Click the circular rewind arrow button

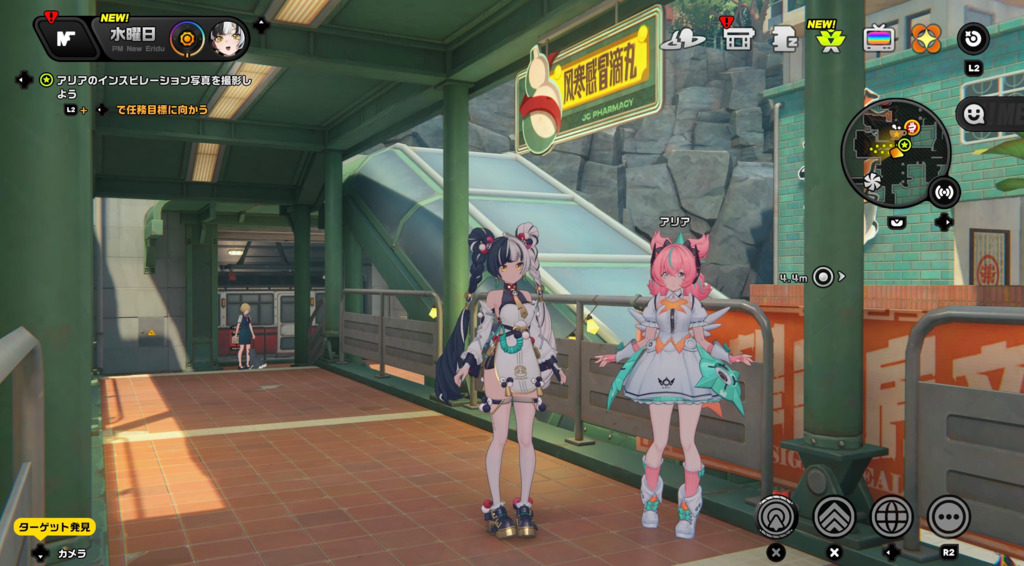[973, 39]
